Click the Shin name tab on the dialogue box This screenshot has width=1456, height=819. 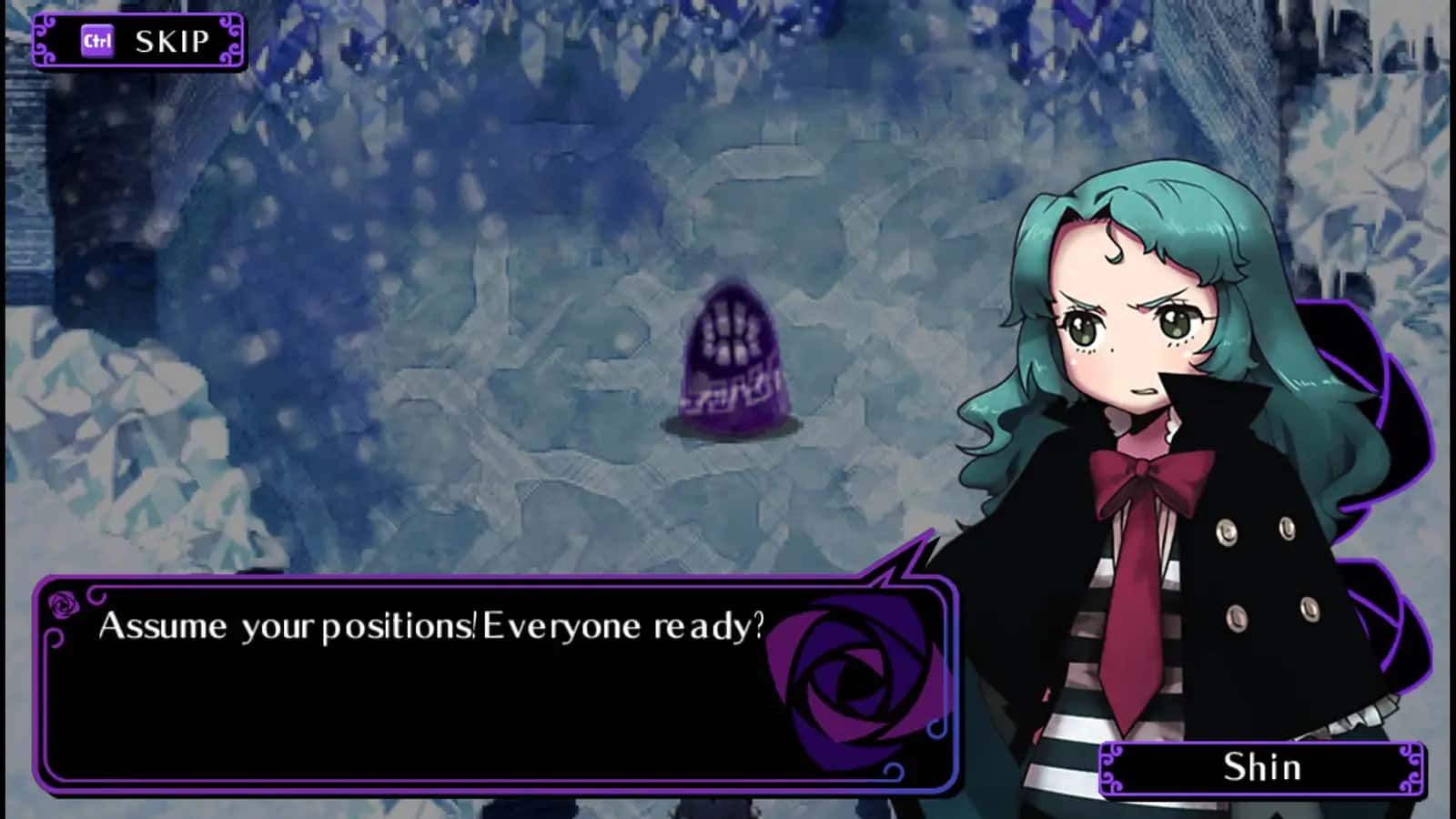pos(1260,767)
